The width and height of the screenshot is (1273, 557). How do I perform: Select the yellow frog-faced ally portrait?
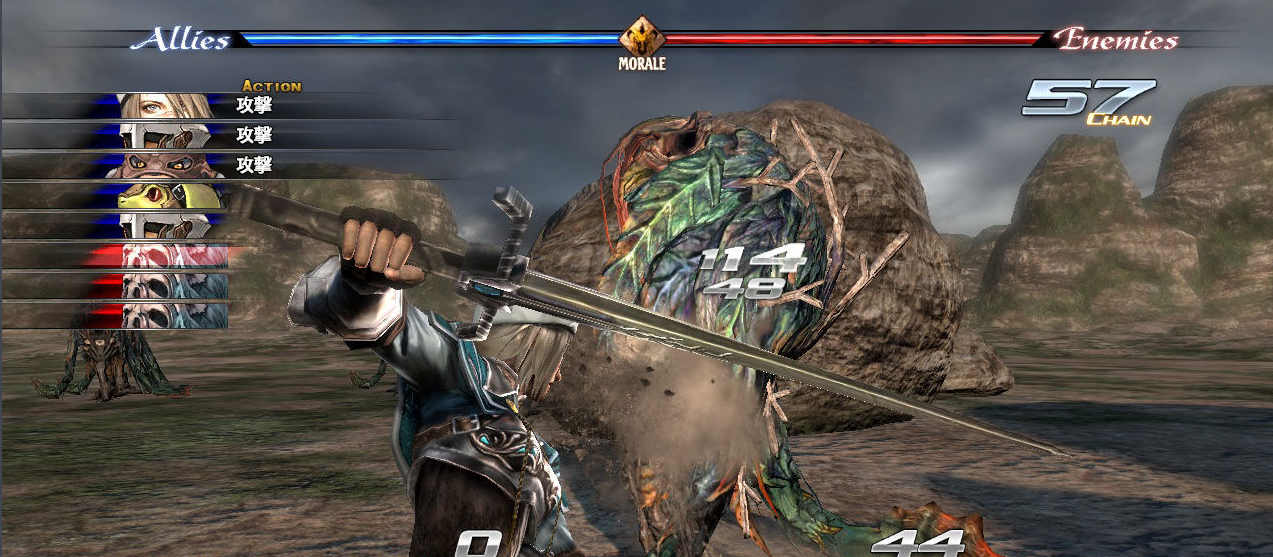(x=165, y=196)
